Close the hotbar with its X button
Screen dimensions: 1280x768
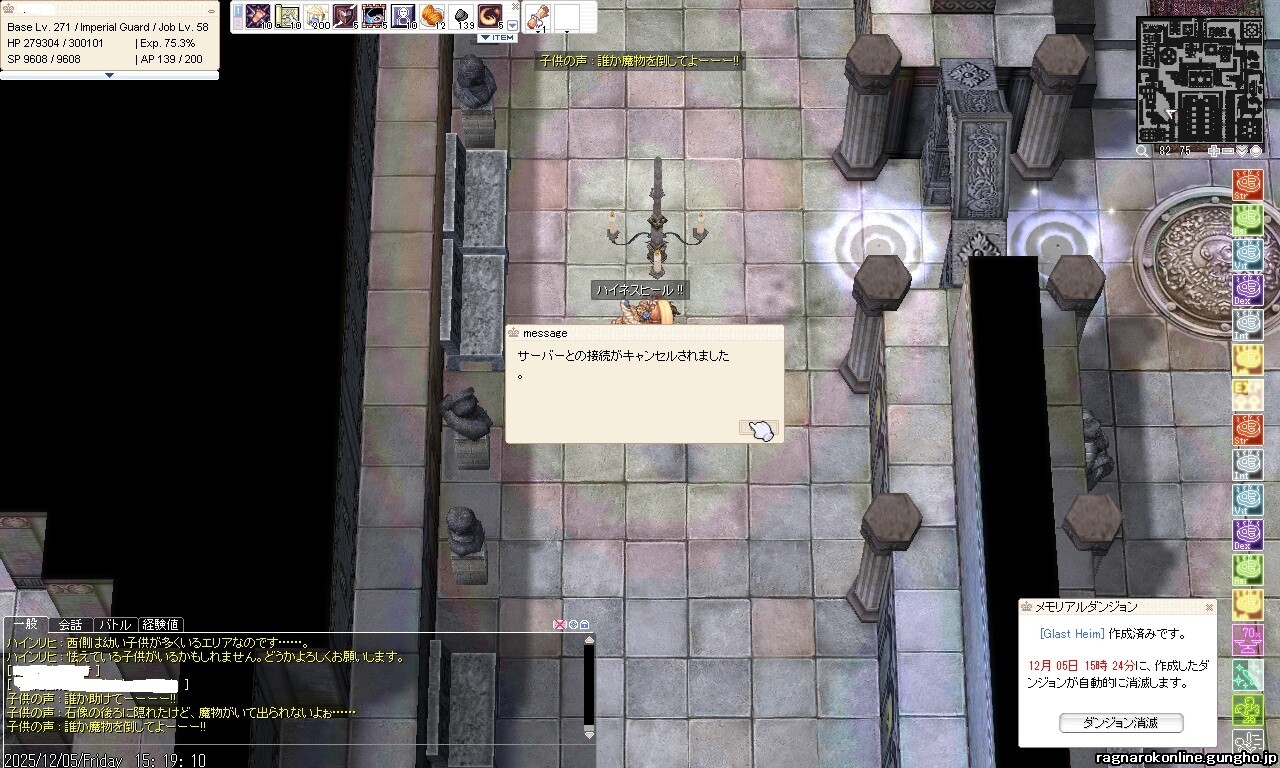pyautogui.click(x=515, y=6)
